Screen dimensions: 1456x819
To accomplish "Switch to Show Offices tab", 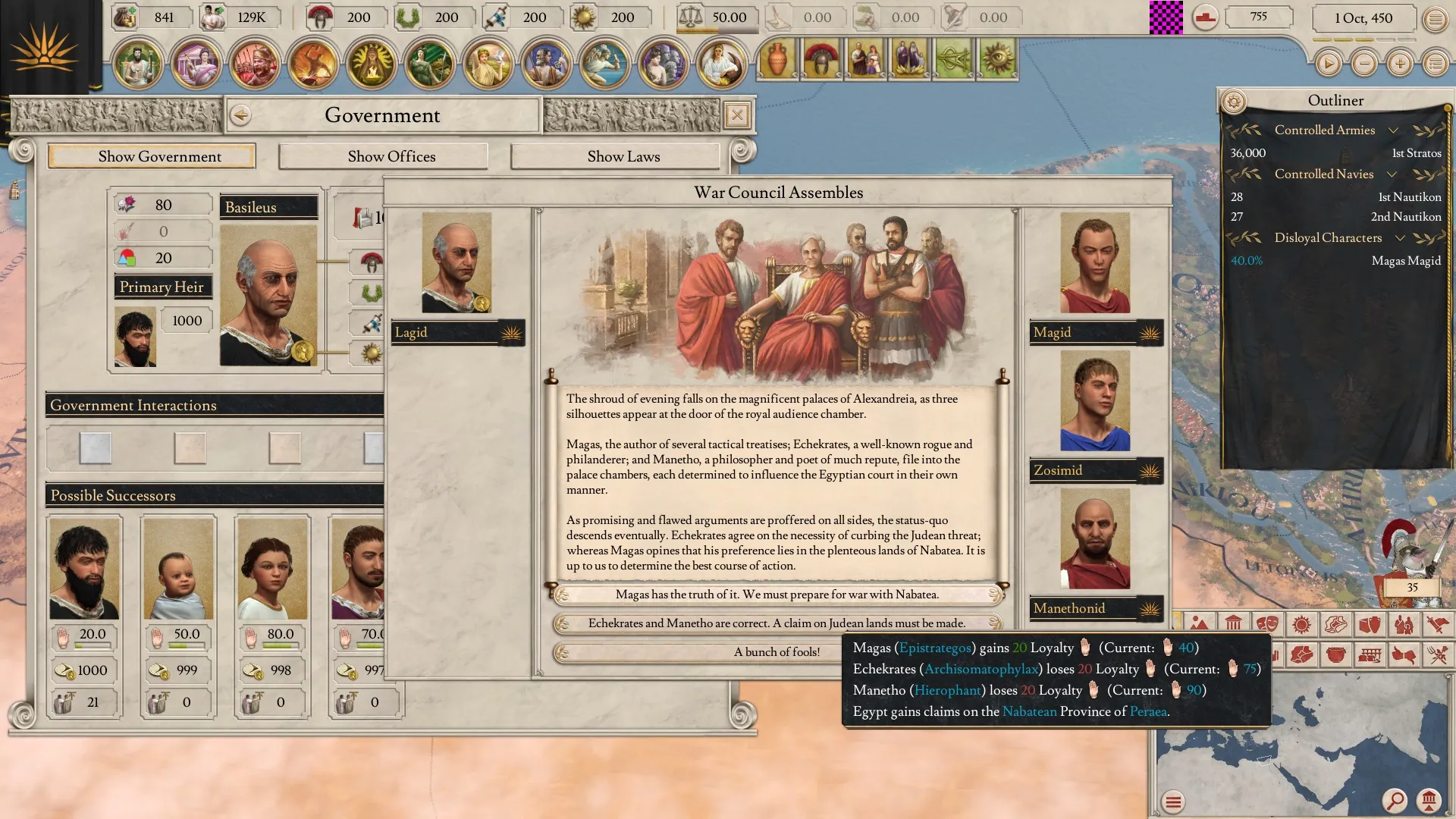I will pos(391,156).
